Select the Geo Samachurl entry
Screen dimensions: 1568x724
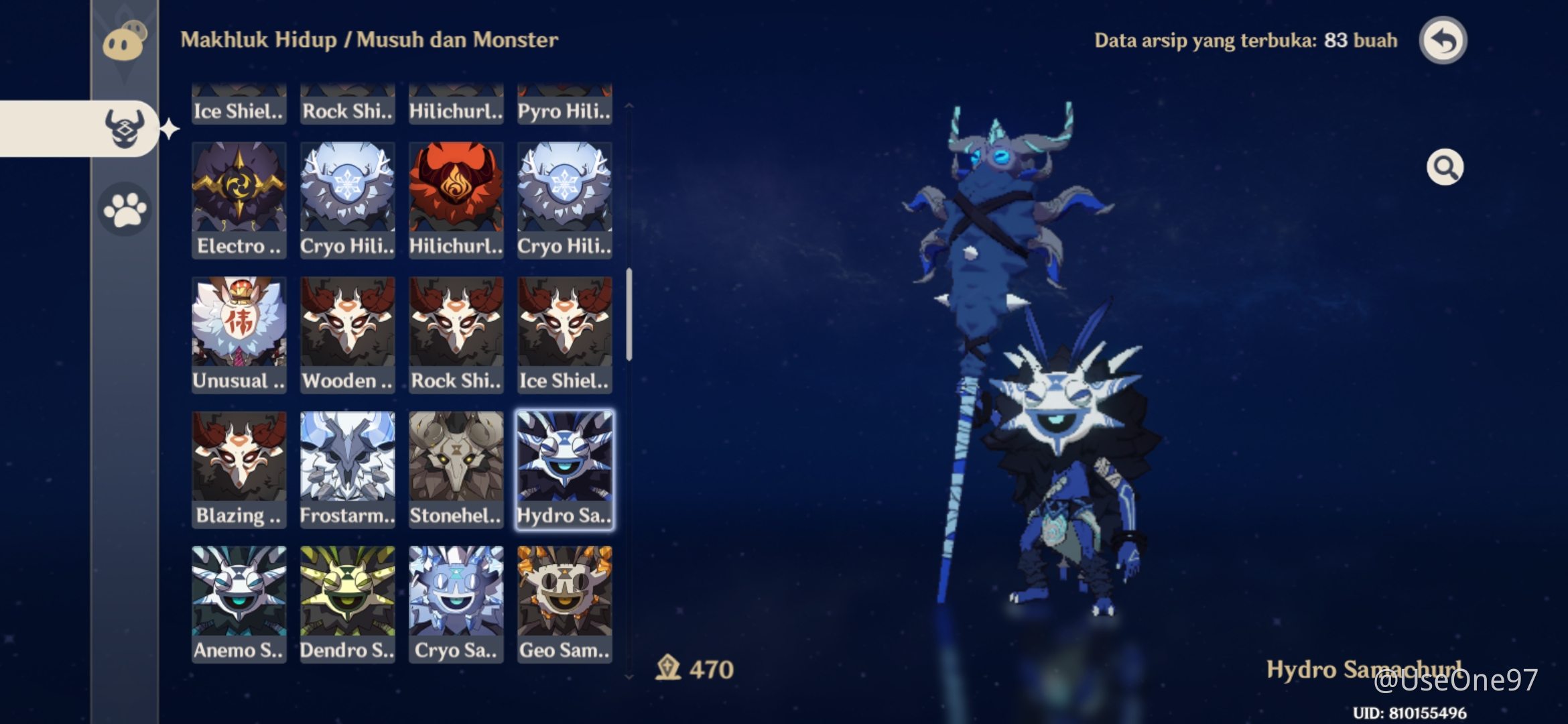tap(564, 604)
